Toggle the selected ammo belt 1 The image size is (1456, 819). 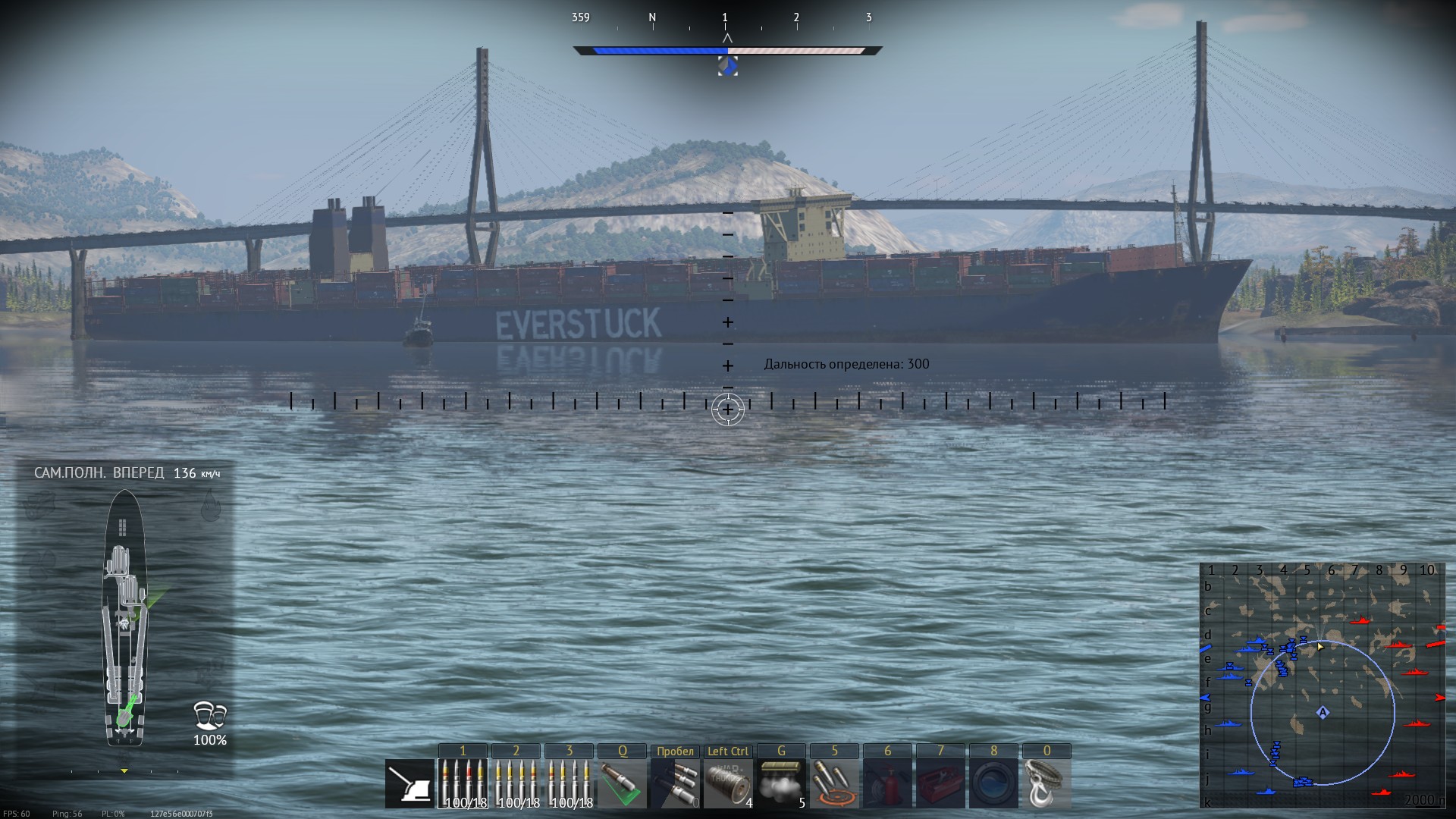[463, 781]
